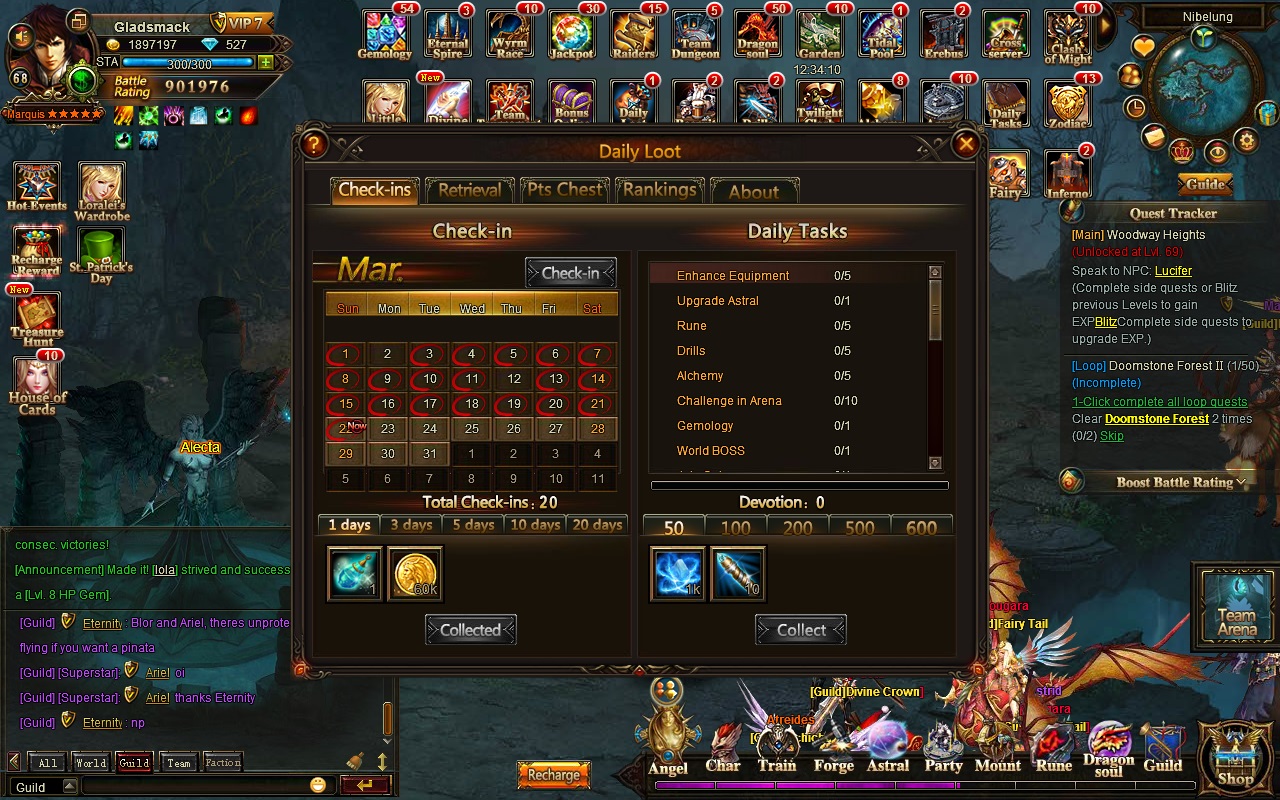This screenshot has height=800, width=1280.
Task: Open the Pts Chest tab
Action: pos(565,190)
